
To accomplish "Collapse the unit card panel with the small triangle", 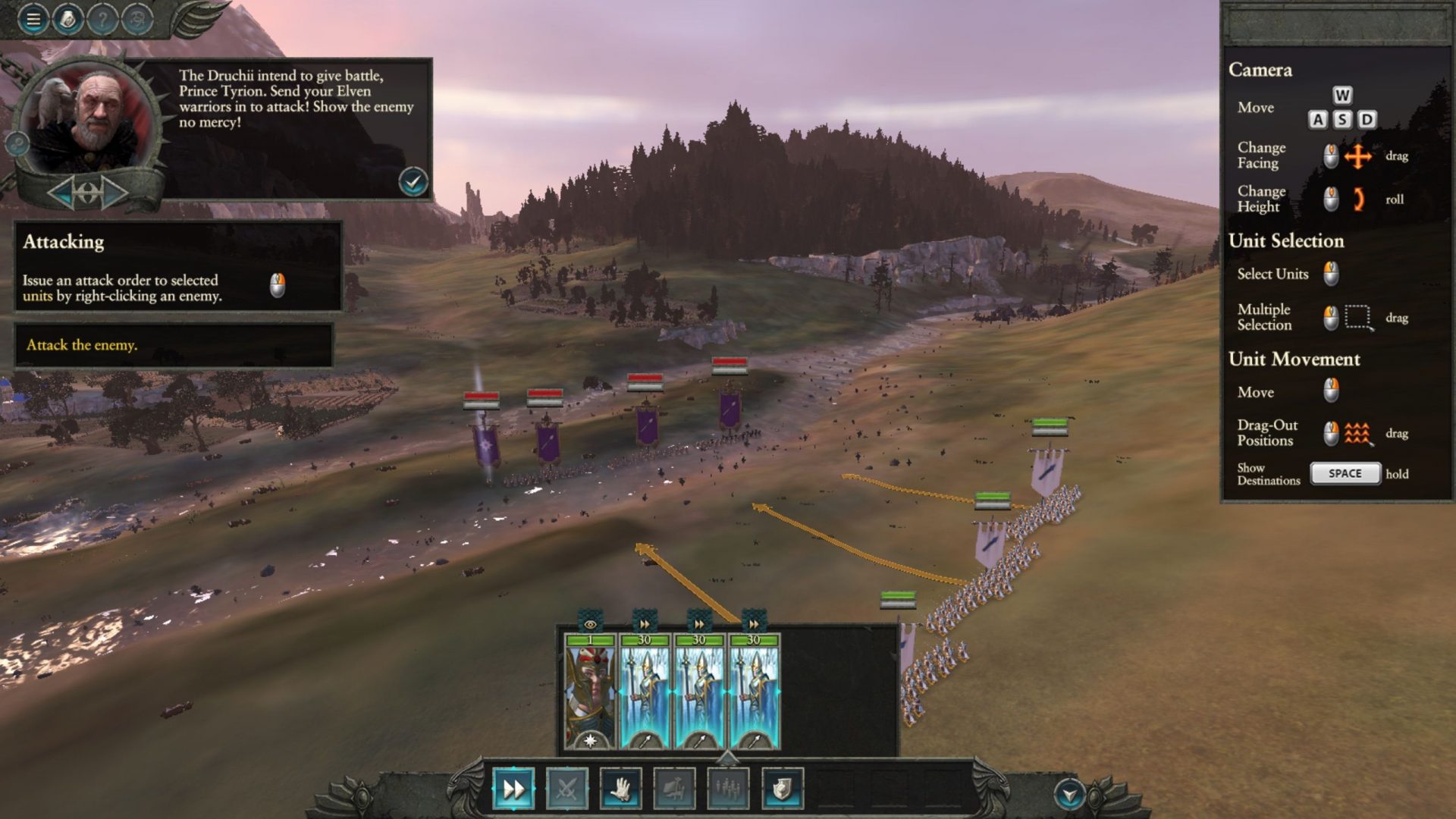I will pyautogui.click(x=727, y=757).
